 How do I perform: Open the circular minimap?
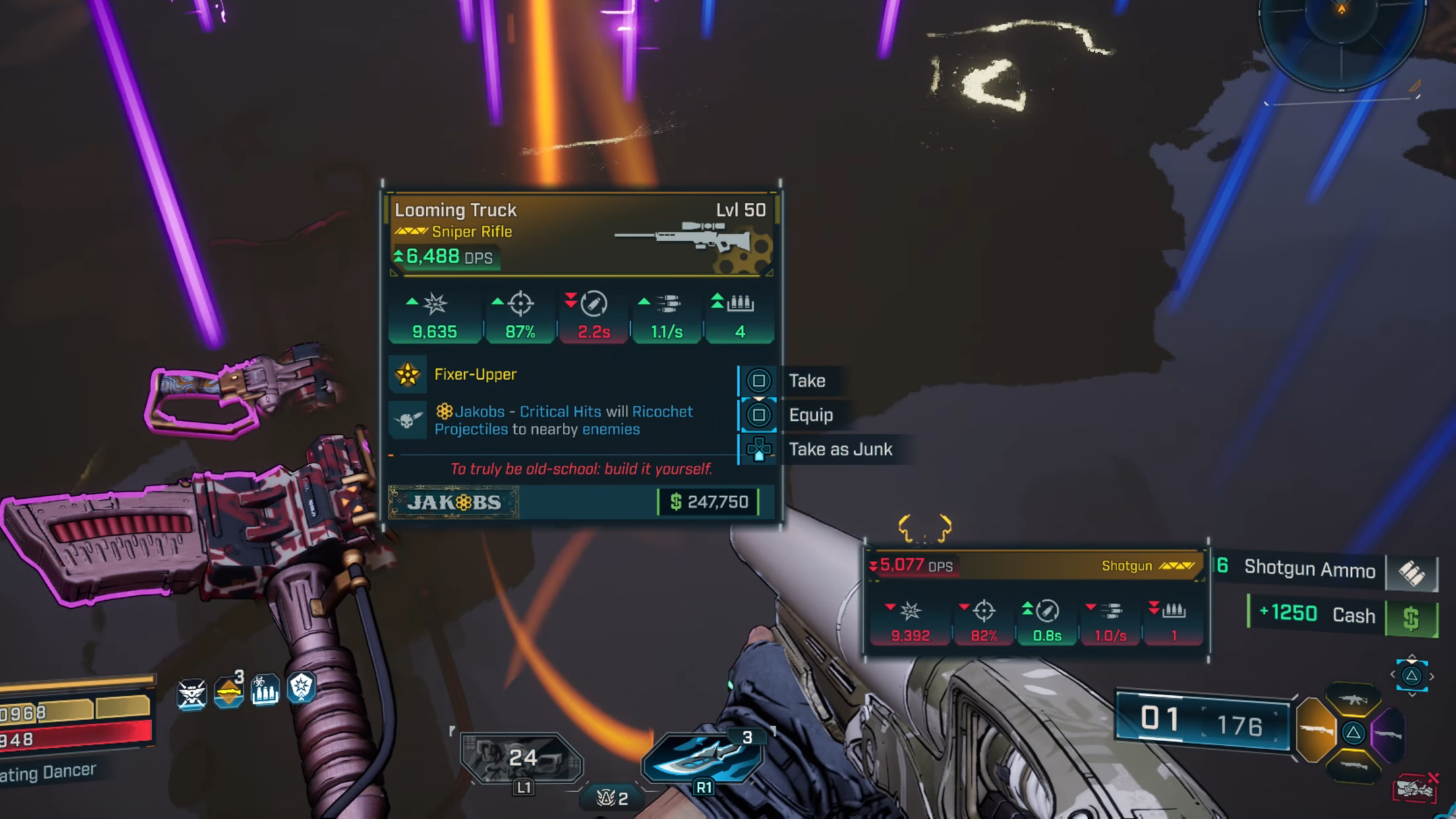pyautogui.click(x=1341, y=41)
